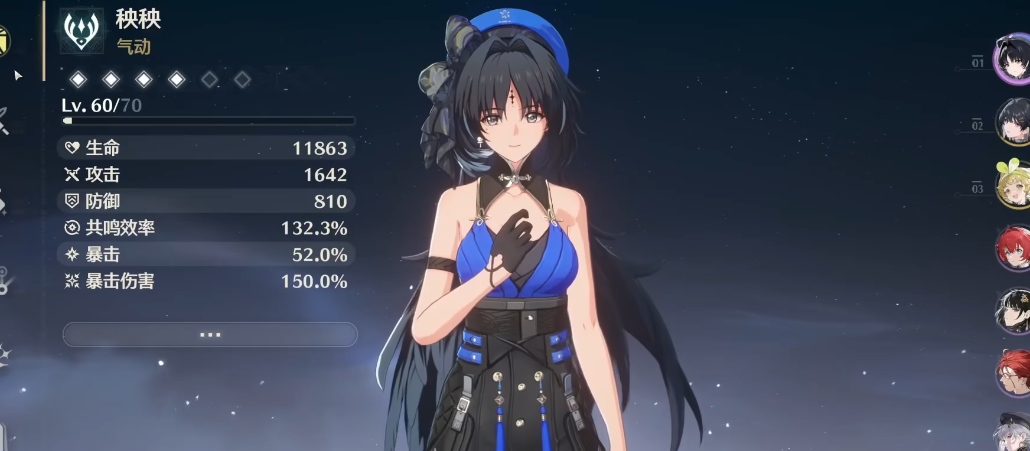Choose the blonde character with green bow
The width and height of the screenshot is (1030, 451).
(1012, 182)
